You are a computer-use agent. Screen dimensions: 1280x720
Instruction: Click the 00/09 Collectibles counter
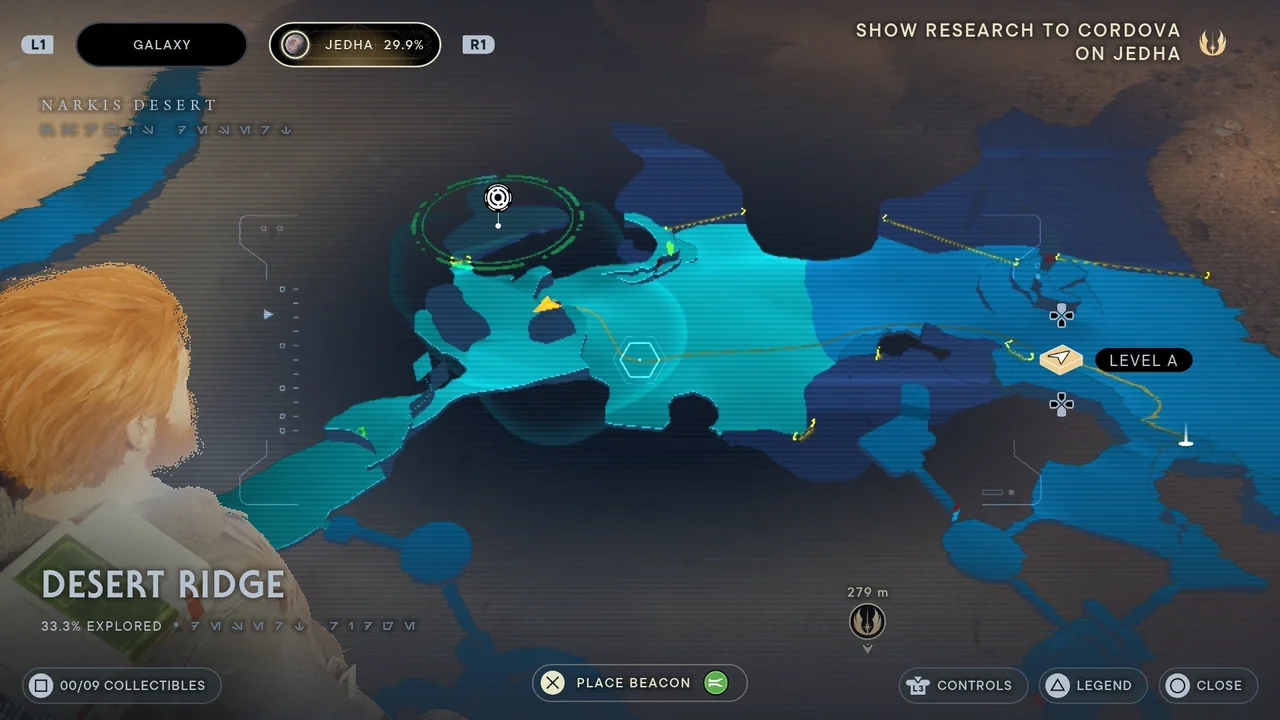120,685
